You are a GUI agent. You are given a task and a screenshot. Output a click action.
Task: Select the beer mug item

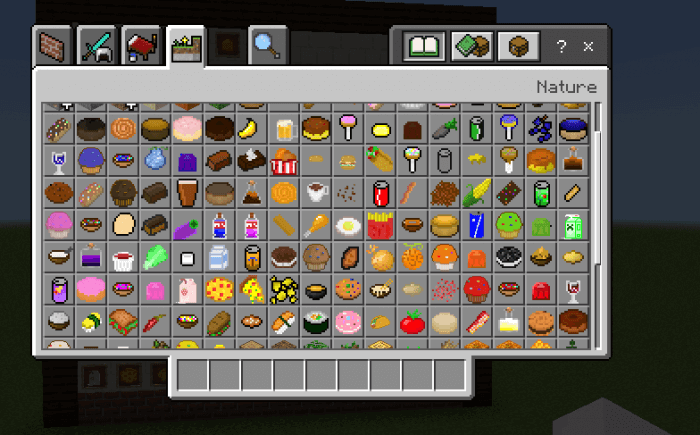(x=284, y=128)
